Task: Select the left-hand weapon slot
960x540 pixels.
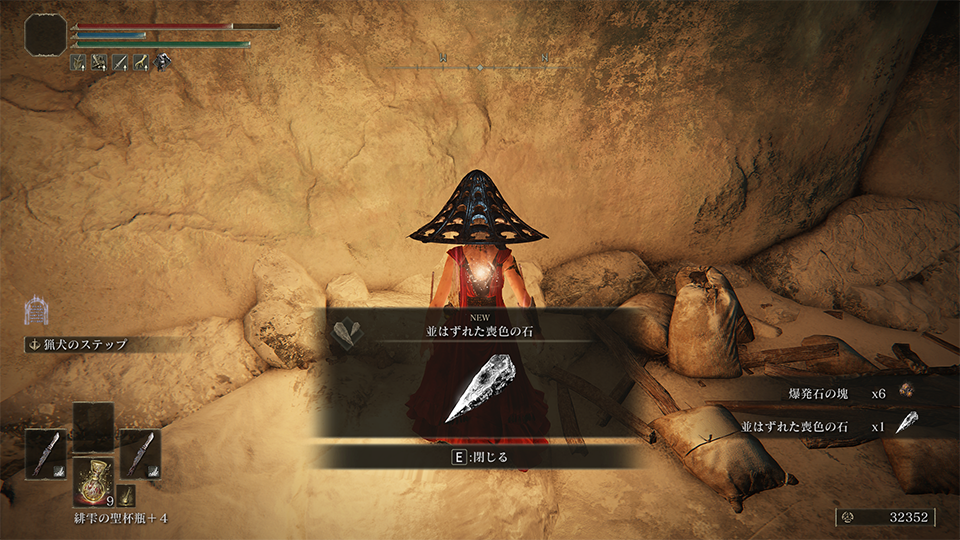Action: [x=45, y=453]
